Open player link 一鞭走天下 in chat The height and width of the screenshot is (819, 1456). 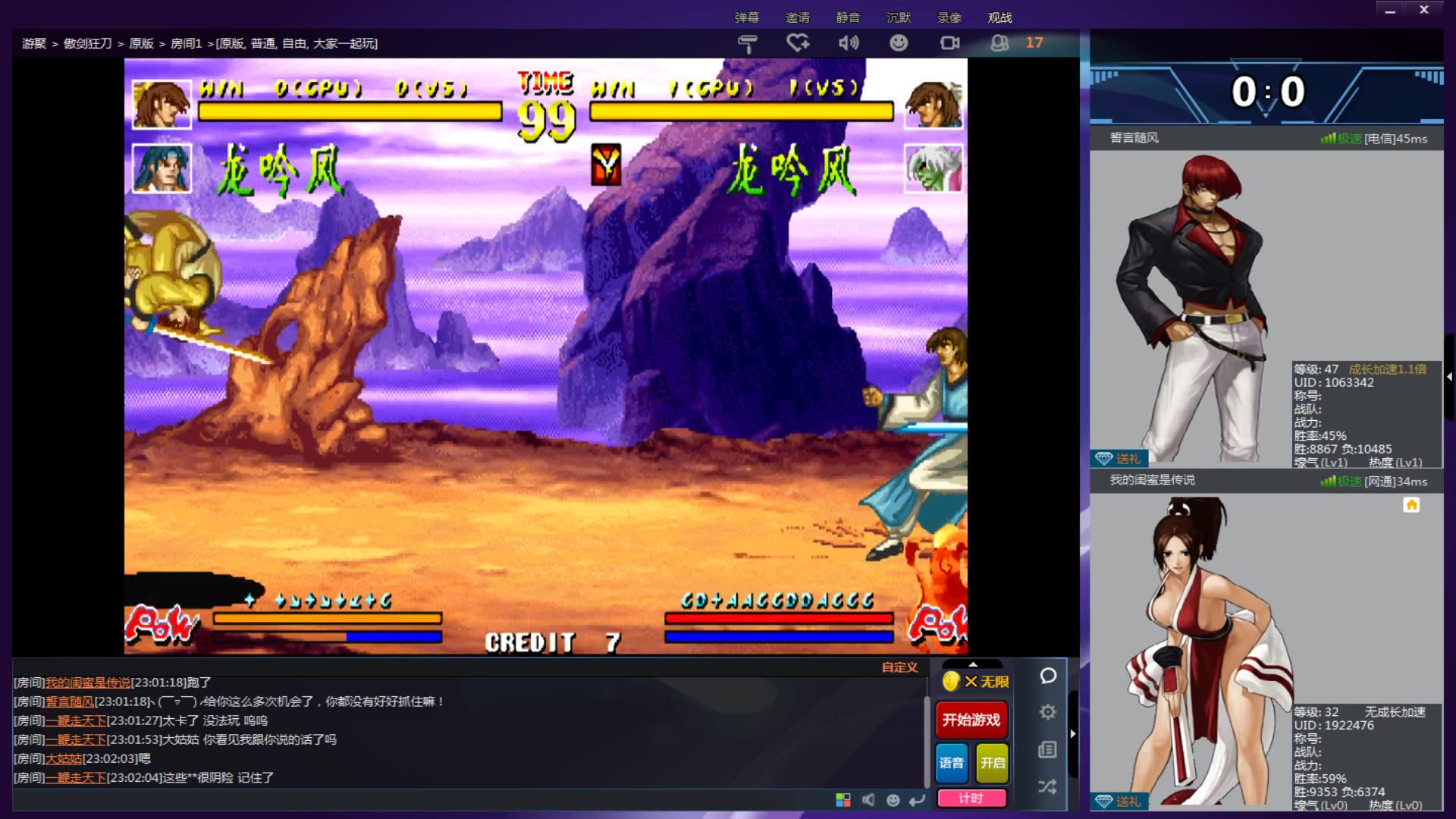[76, 720]
